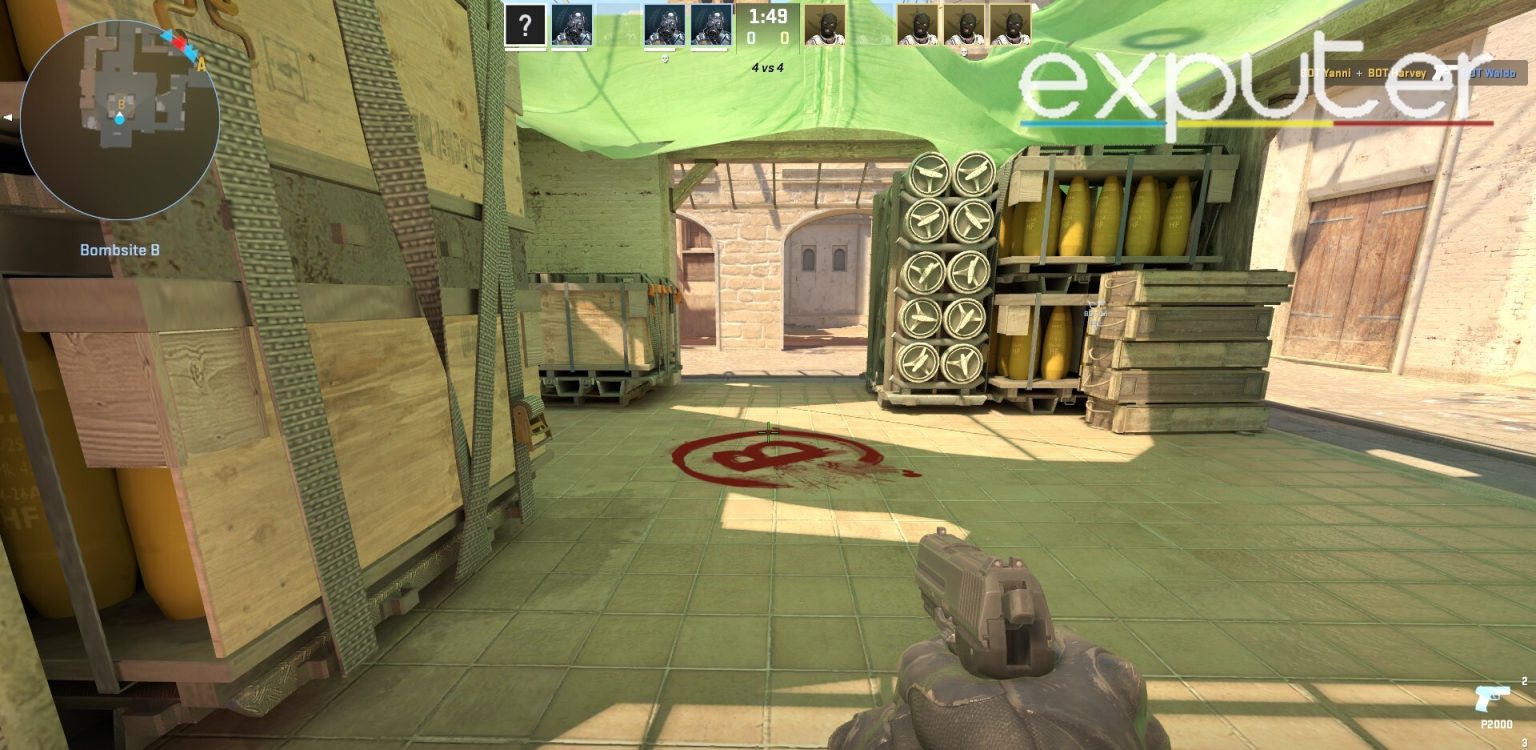Click the Terrorist score of 0
1536x750 pixels.
click(x=787, y=36)
